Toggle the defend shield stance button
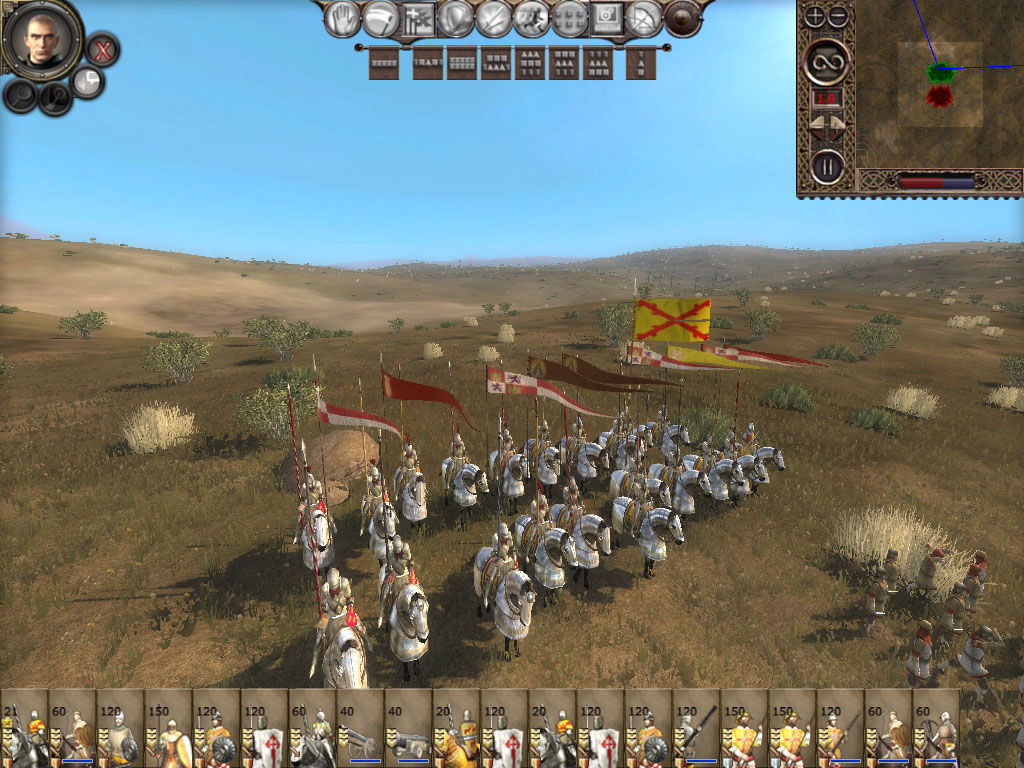 tap(455, 18)
